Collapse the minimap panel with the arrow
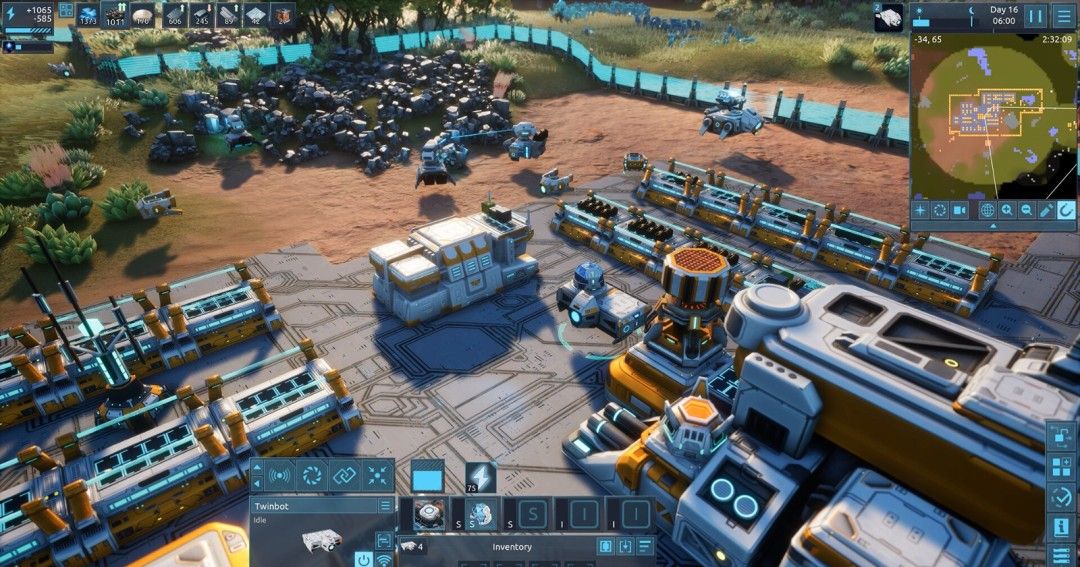 (x=993, y=226)
